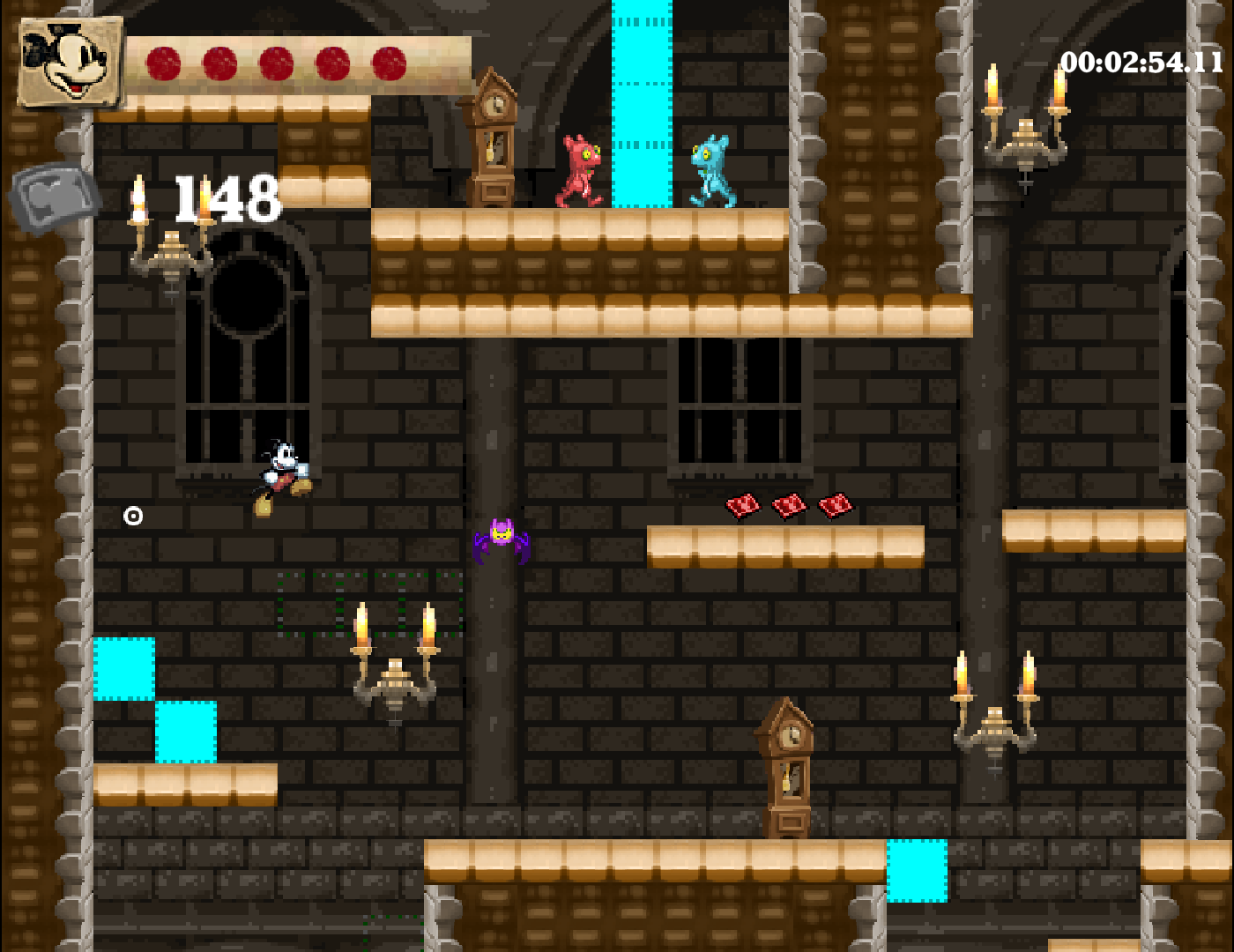Viewport: 1234px width, 952px height.
Task: Toggle the first red health dot
Action: coord(163,62)
